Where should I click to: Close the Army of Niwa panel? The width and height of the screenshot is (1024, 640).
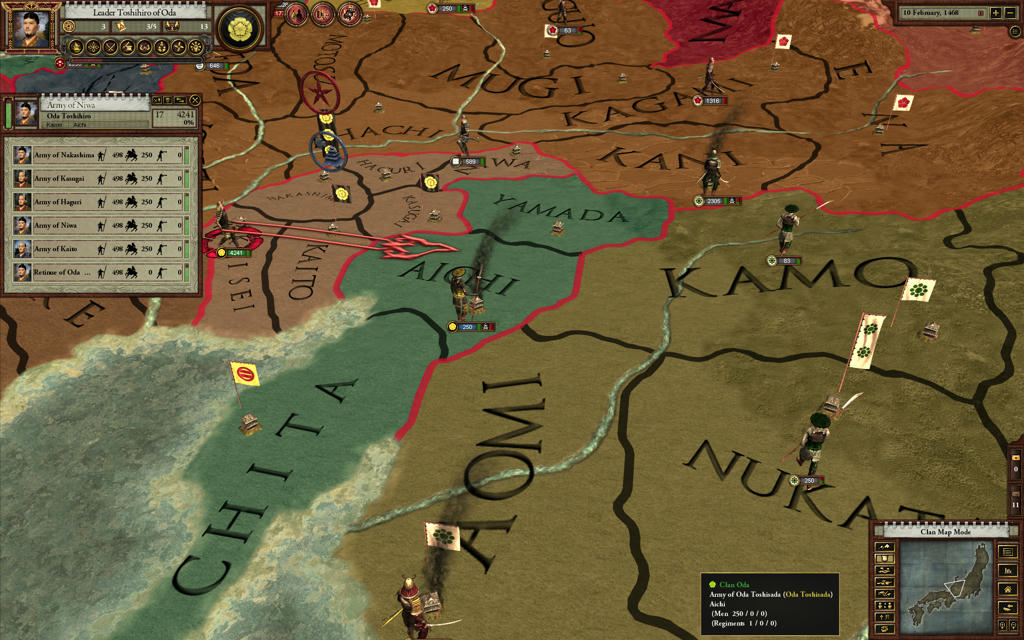(193, 100)
